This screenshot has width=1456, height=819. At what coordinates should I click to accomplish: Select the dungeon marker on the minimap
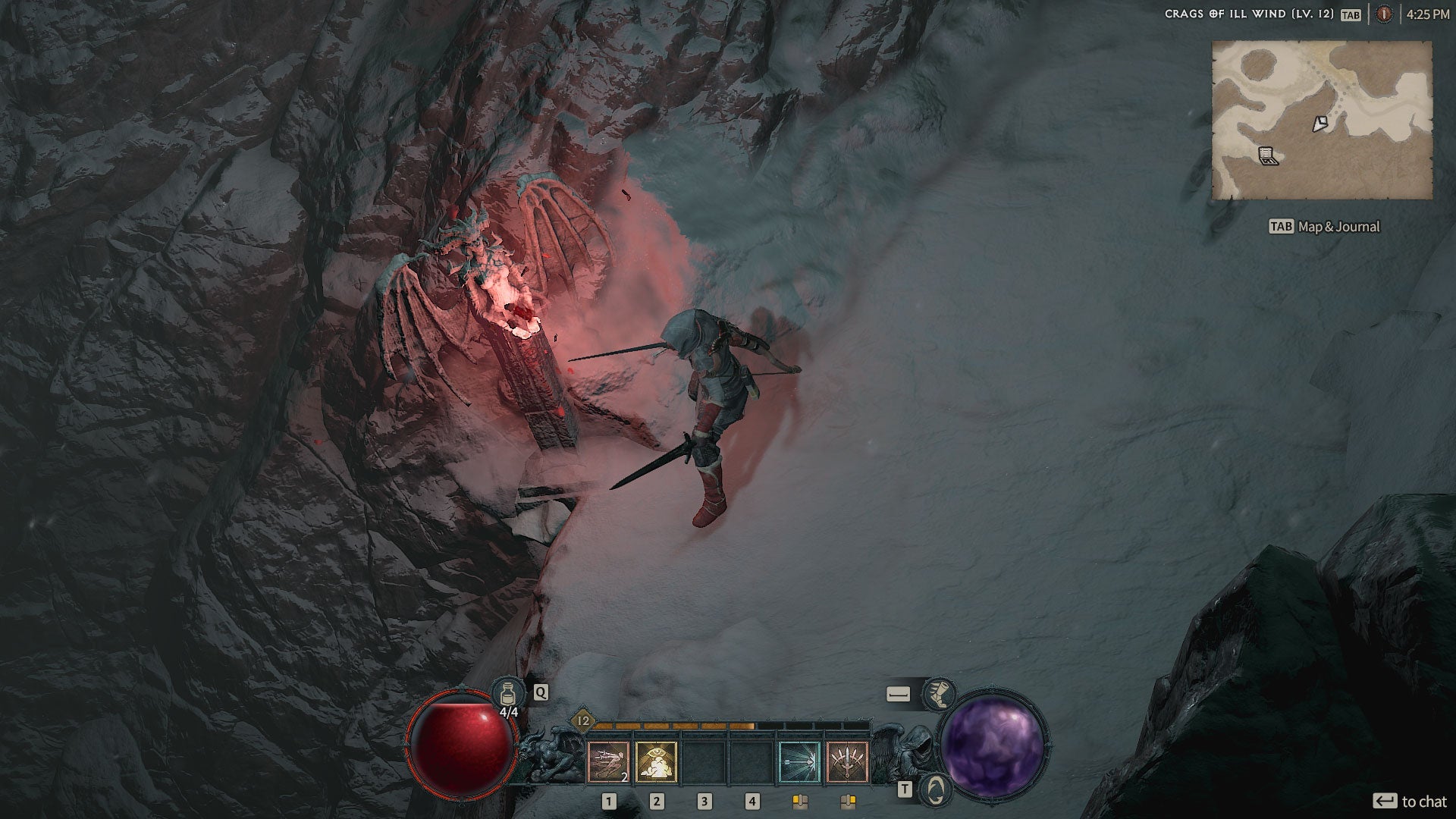point(1268,156)
